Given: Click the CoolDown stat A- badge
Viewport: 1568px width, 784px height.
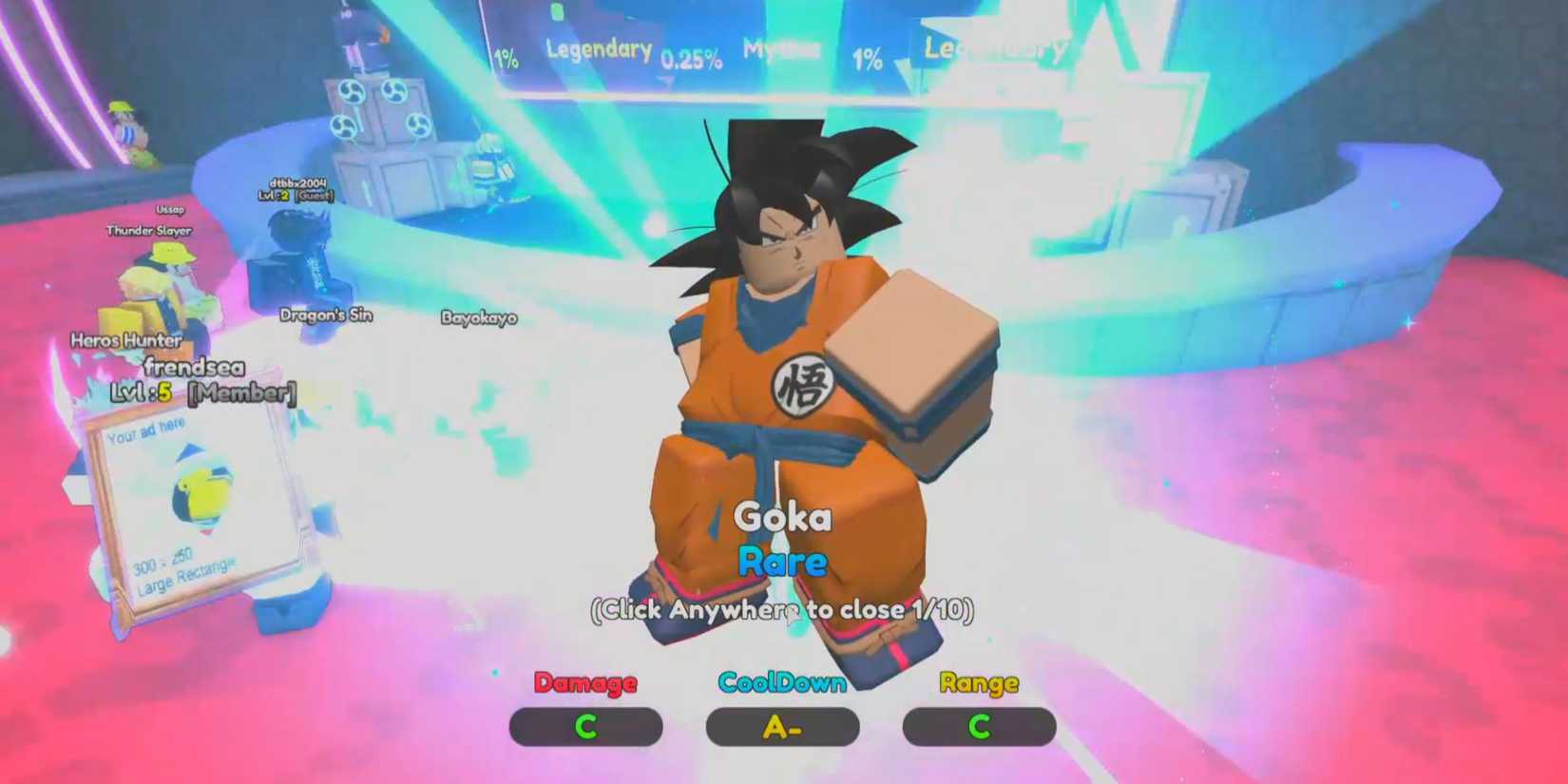Looking at the screenshot, I should [782, 727].
